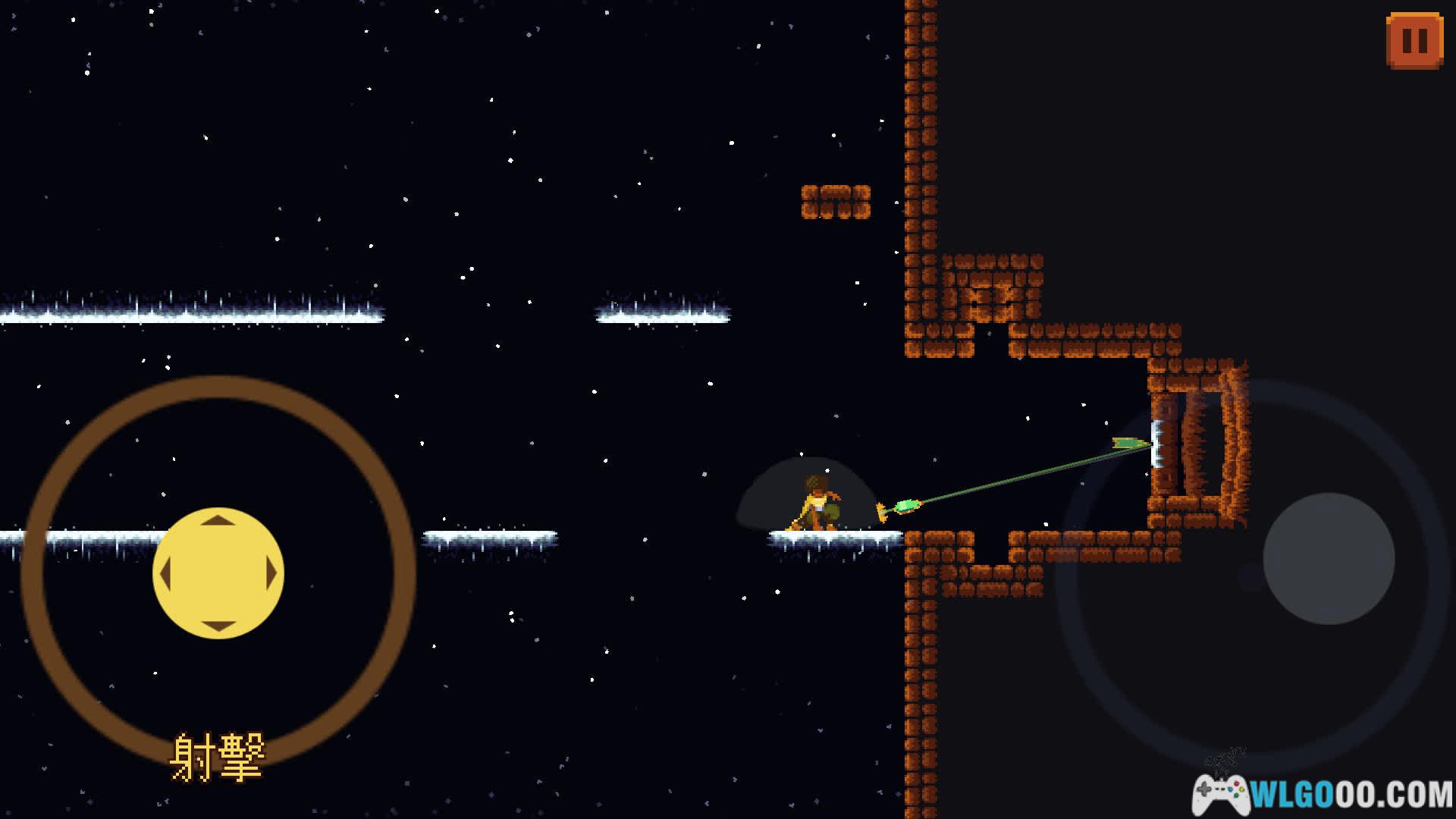Tap the down arrow on the yellow joystick
Screen dimensions: 1456x819
[218, 626]
